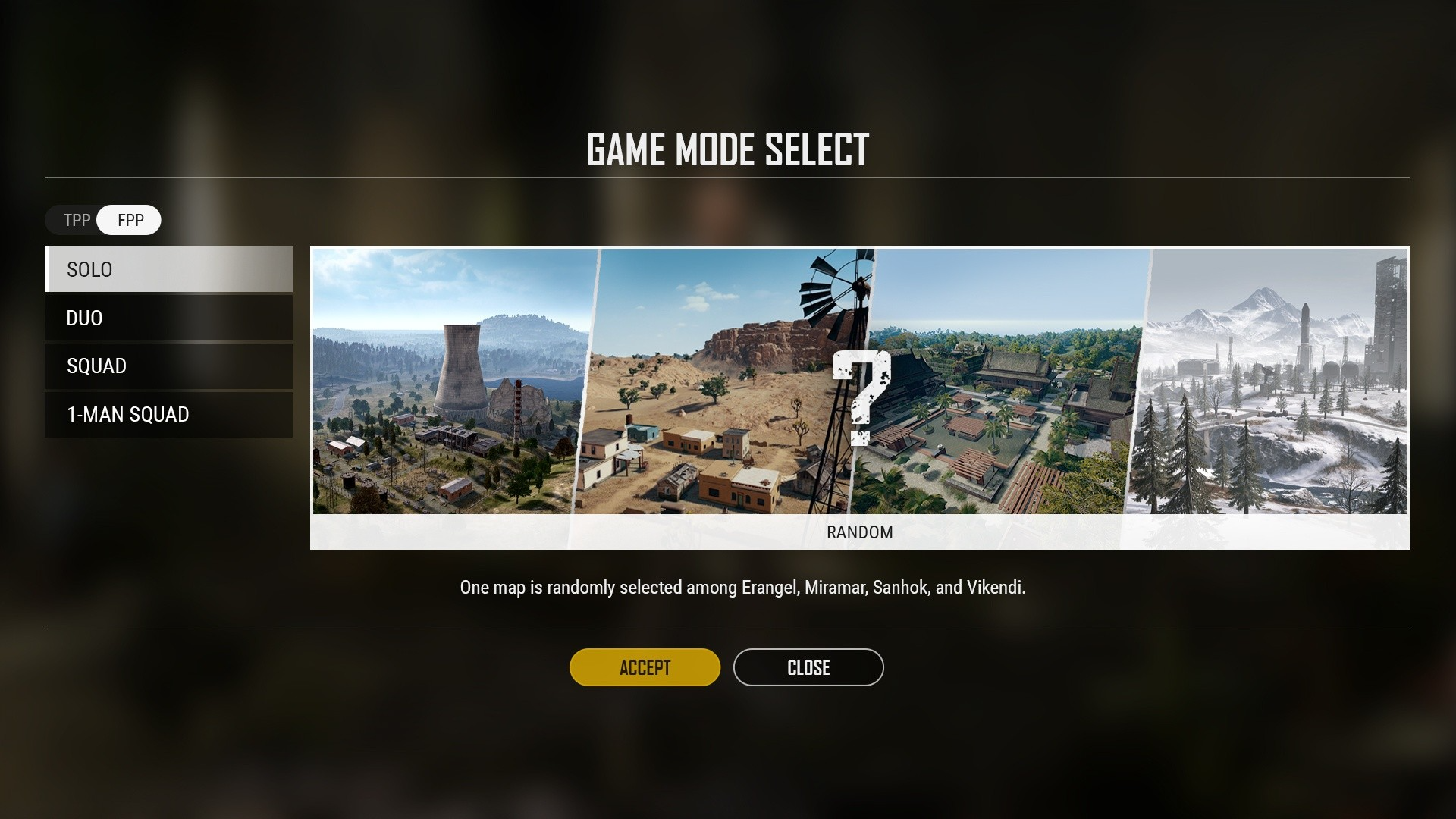The height and width of the screenshot is (819, 1456).
Task: Confirm selection with the ACCEPT button
Action: 645,667
